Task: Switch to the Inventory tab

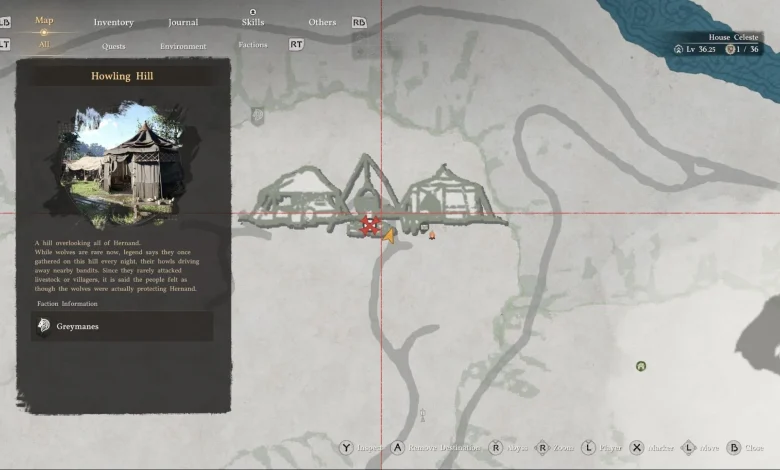Action: pyautogui.click(x=113, y=22)
